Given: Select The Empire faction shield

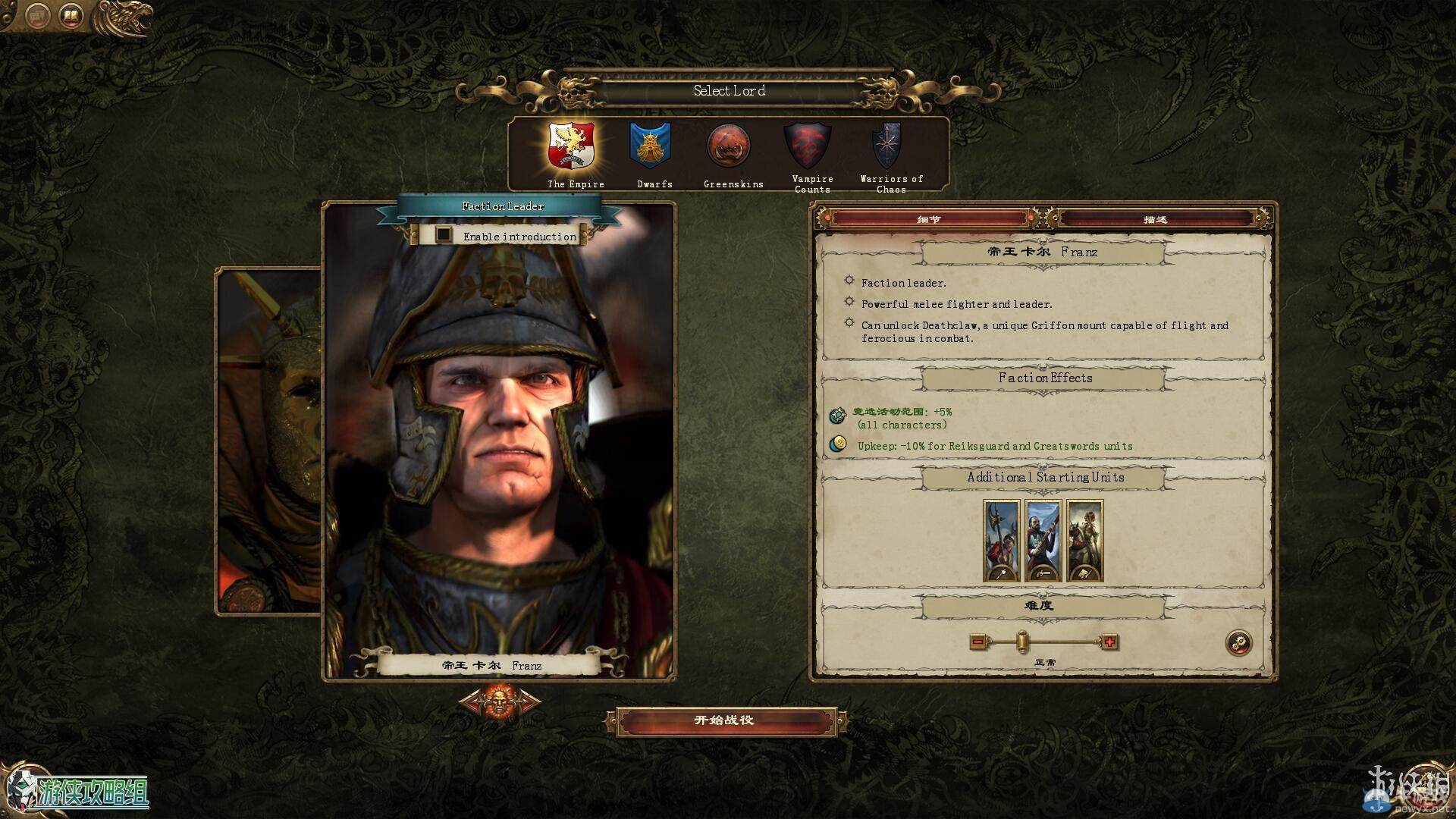Looking at the screenshot, I should (x=572, y=146).
